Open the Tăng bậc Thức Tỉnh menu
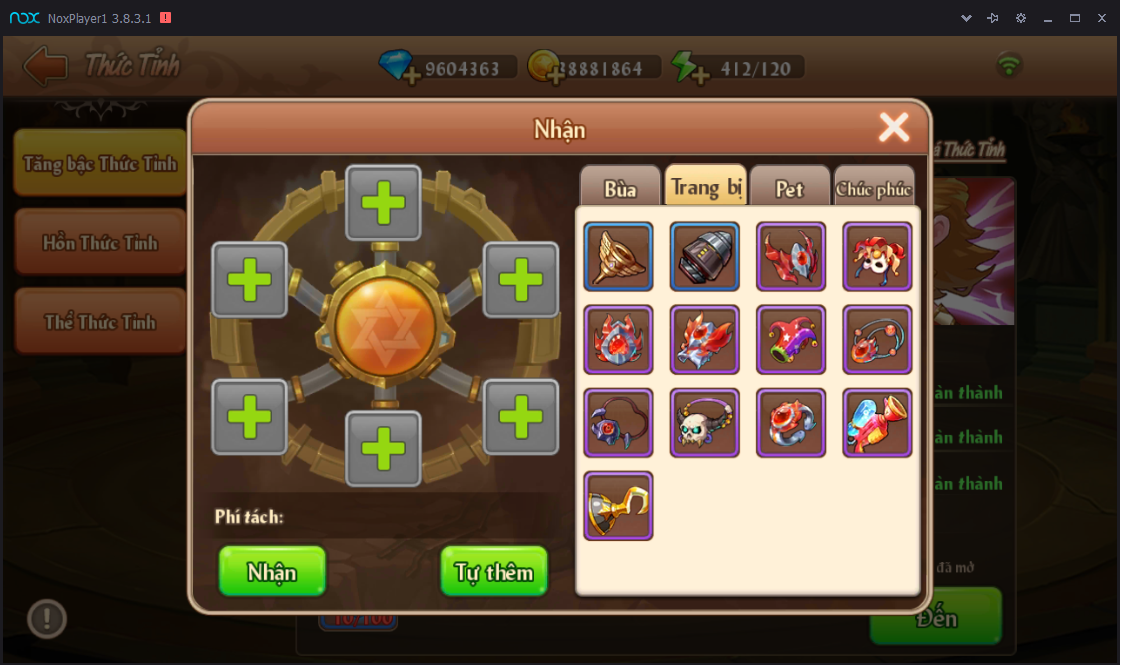1121x665 pixels. click(x=100, y=163)
